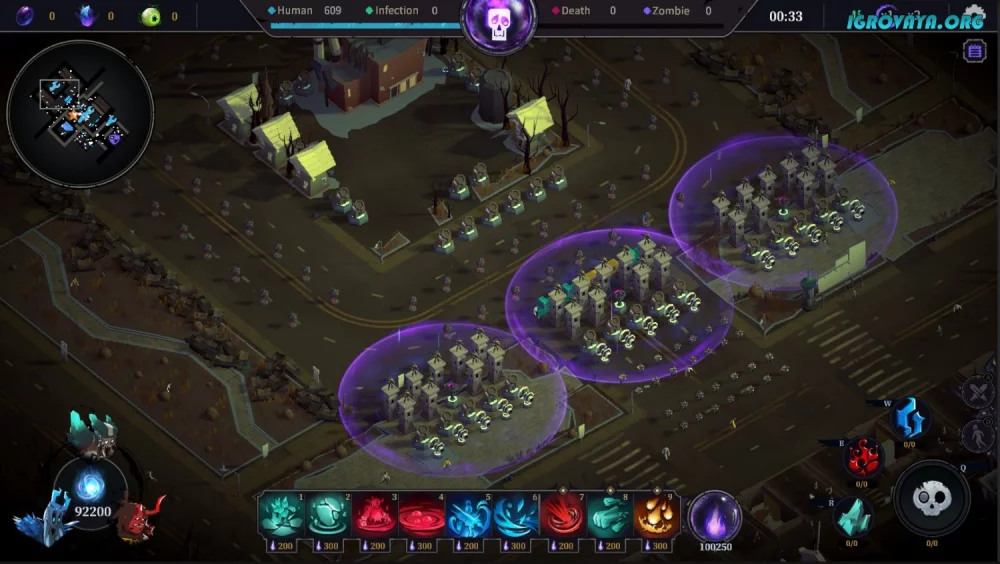Screen dimensions: 1000x564
Task: Cast the orange fire burst ability, slot 9
Action: [656, 516]
